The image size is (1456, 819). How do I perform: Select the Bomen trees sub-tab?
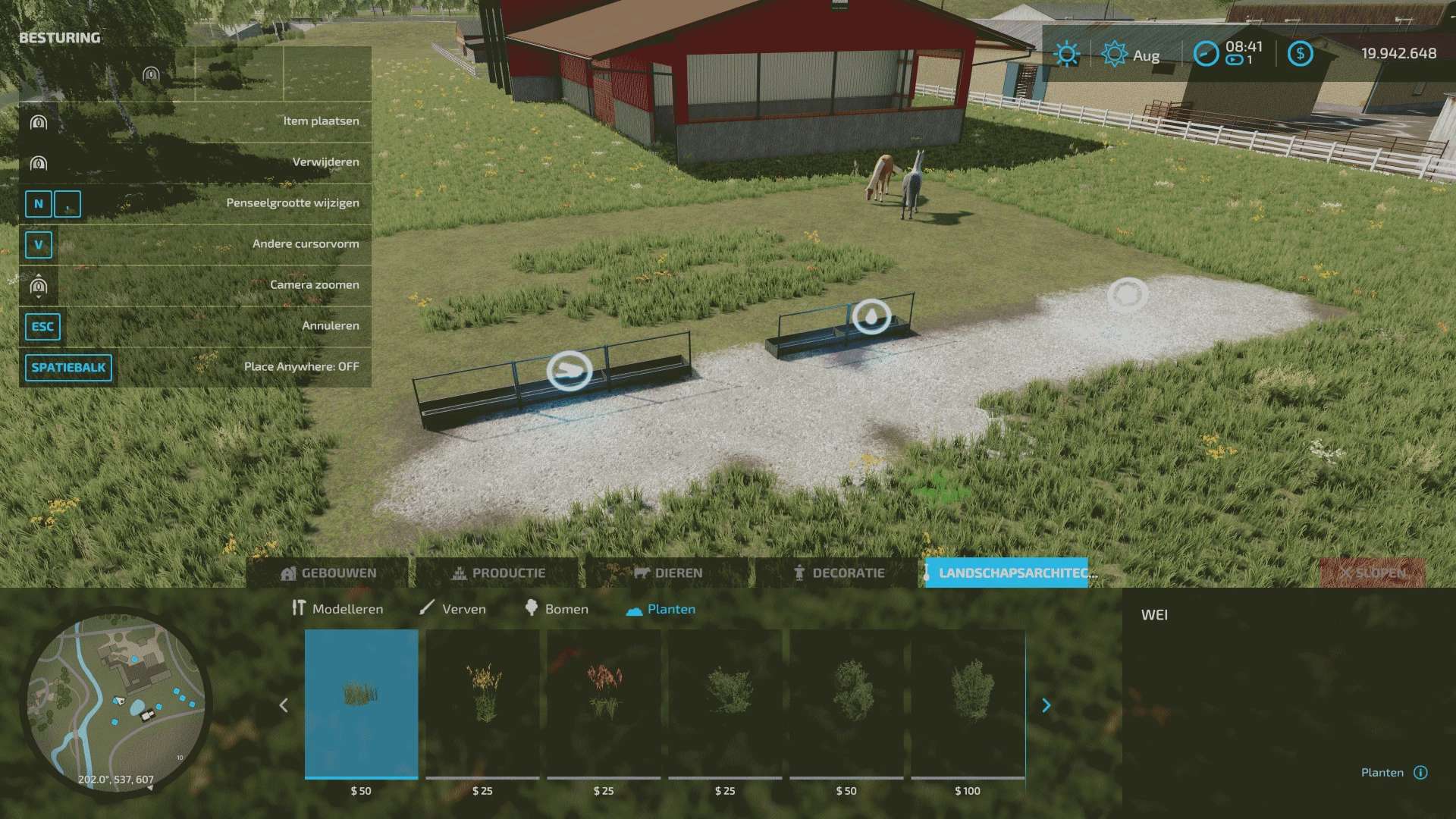coord(556,609)
